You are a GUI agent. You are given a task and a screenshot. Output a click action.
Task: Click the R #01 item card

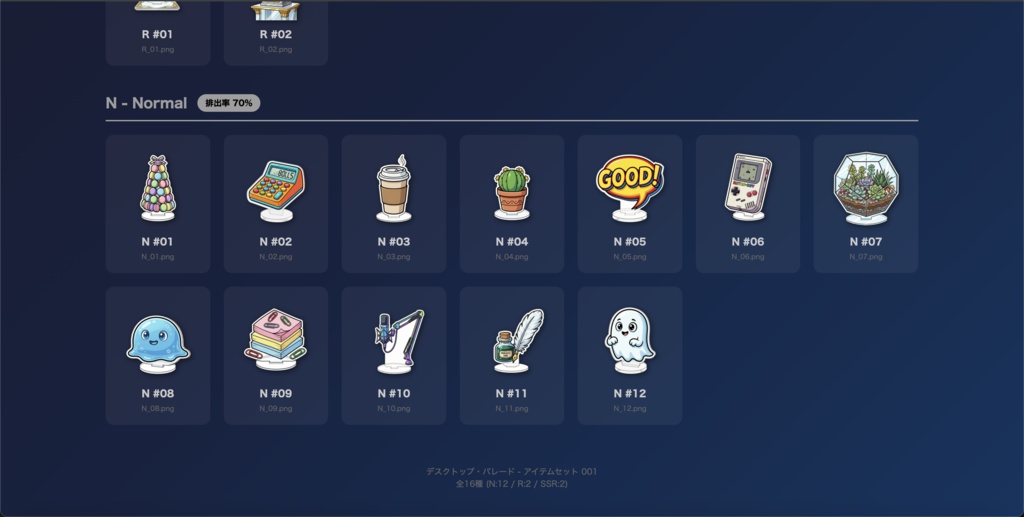158,32
